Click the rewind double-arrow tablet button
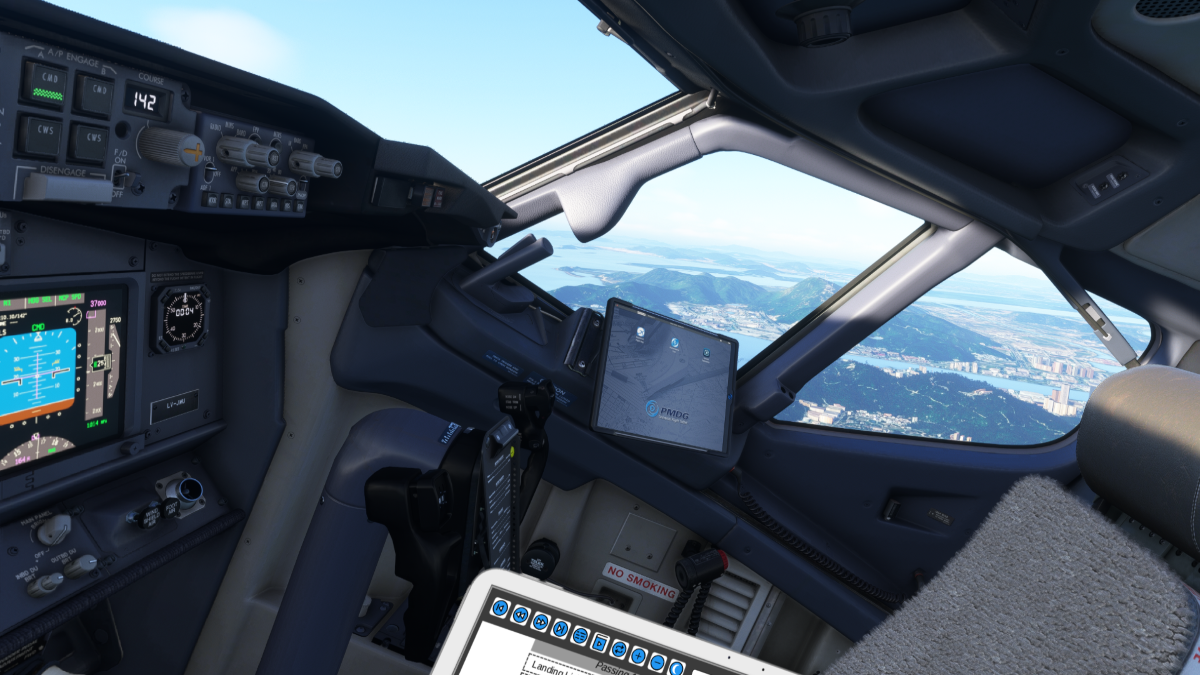Screen dimensions: 1200x675 [x=521, y=615]
